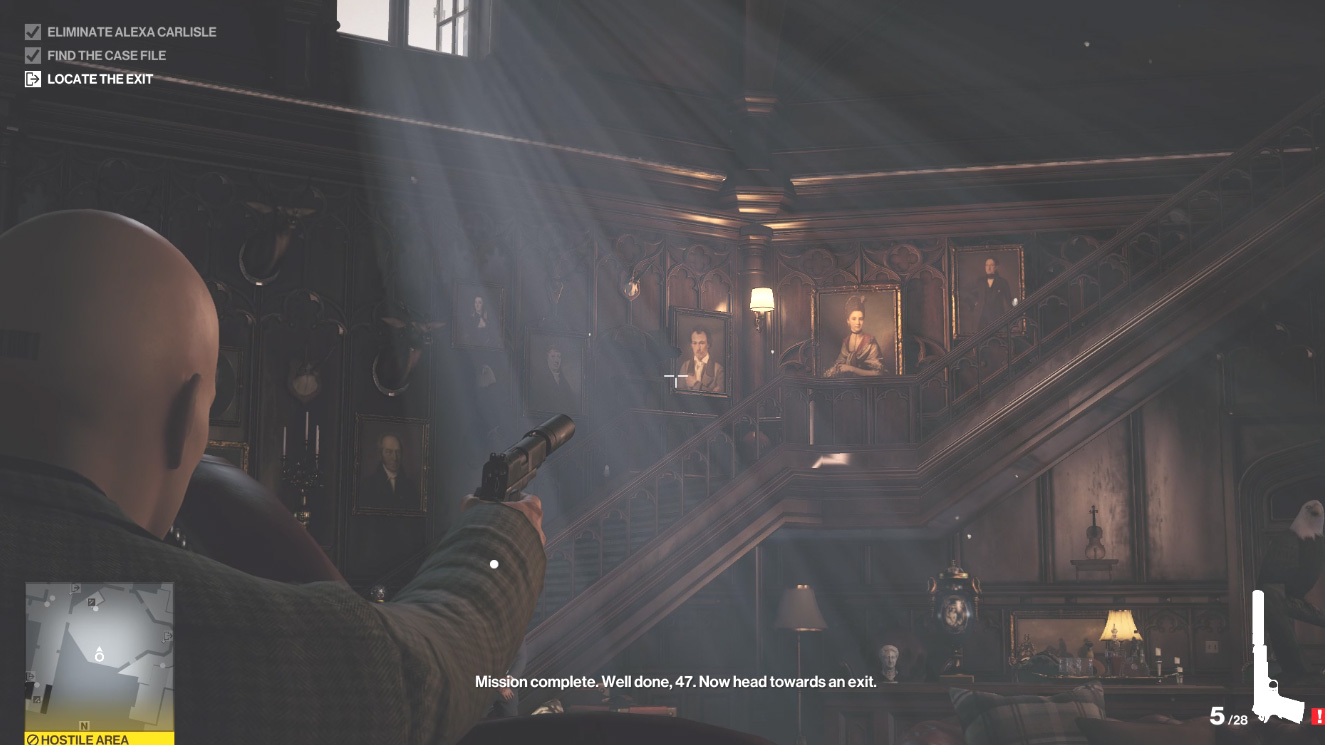Select the silenced pistol weapon icon
The width and height of the screenshot is (1325, 745).
(1276, 658)
